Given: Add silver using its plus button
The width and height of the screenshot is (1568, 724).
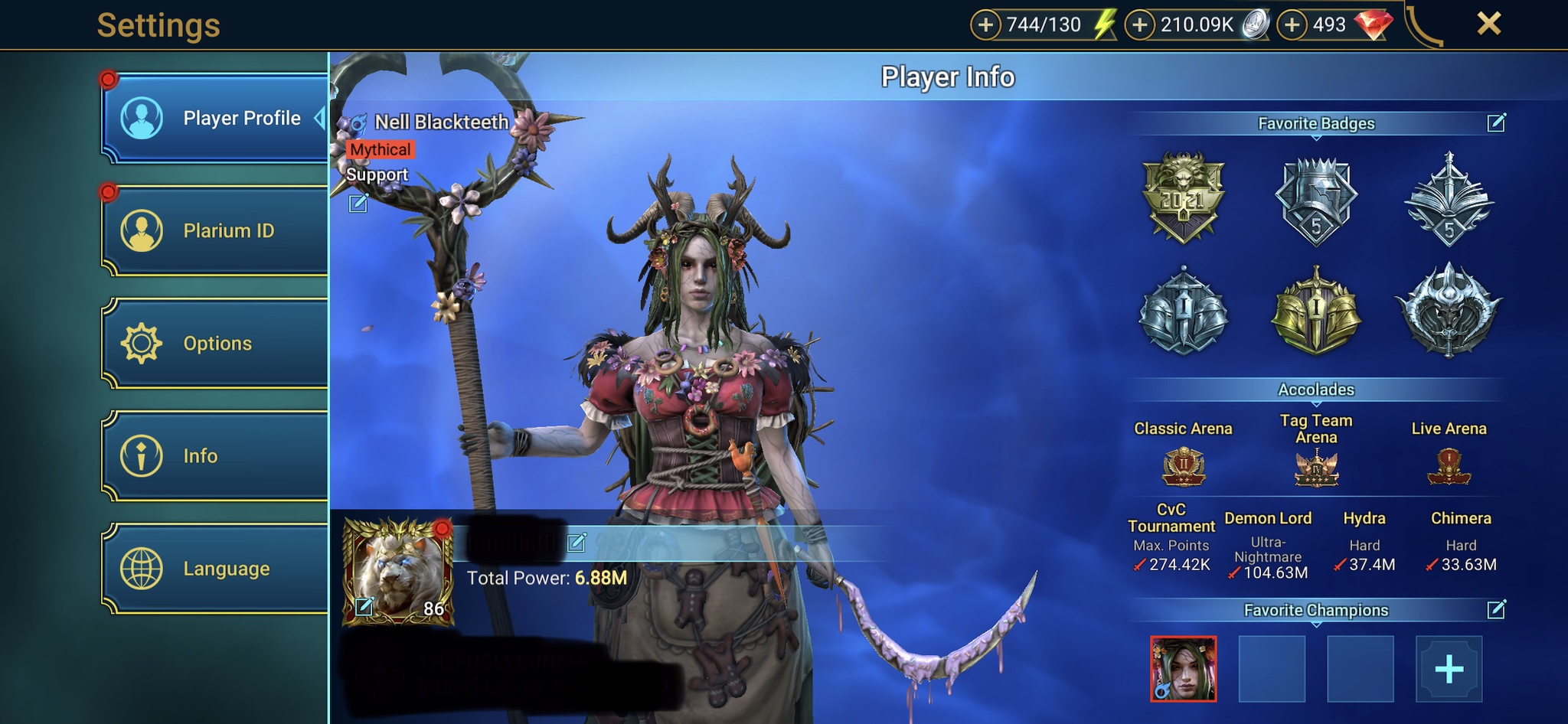Looking at the screenshot, I should click(x=1140, y=24).
